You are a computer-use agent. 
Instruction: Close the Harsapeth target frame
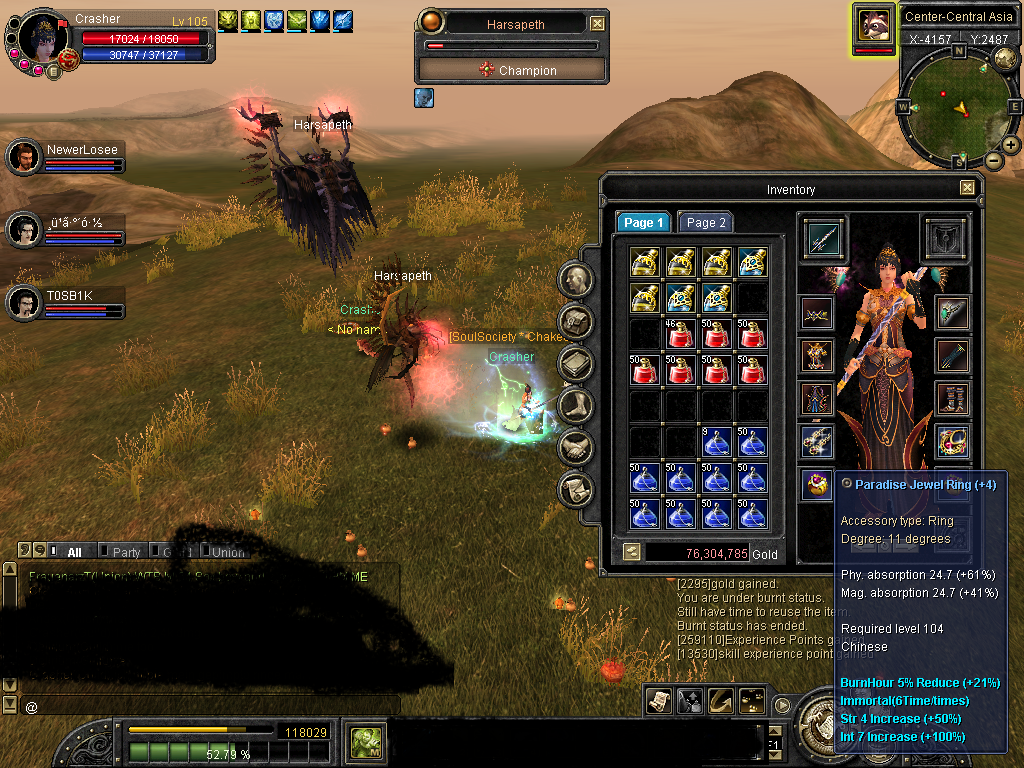[597, 23]
